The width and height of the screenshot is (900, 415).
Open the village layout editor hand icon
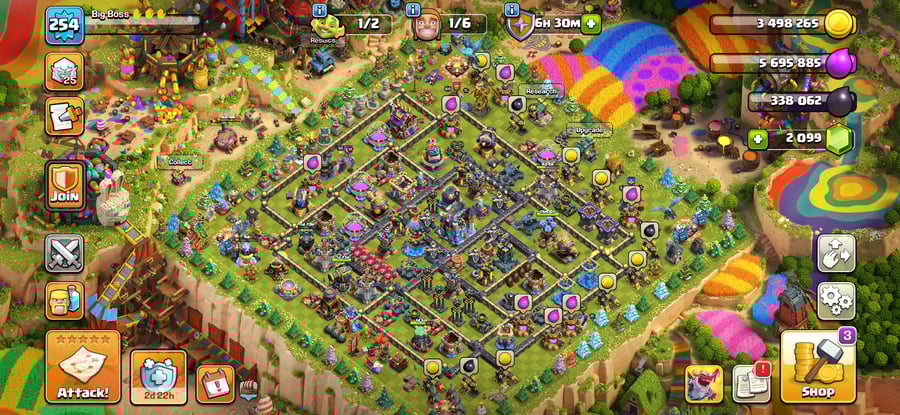(836, 253)
